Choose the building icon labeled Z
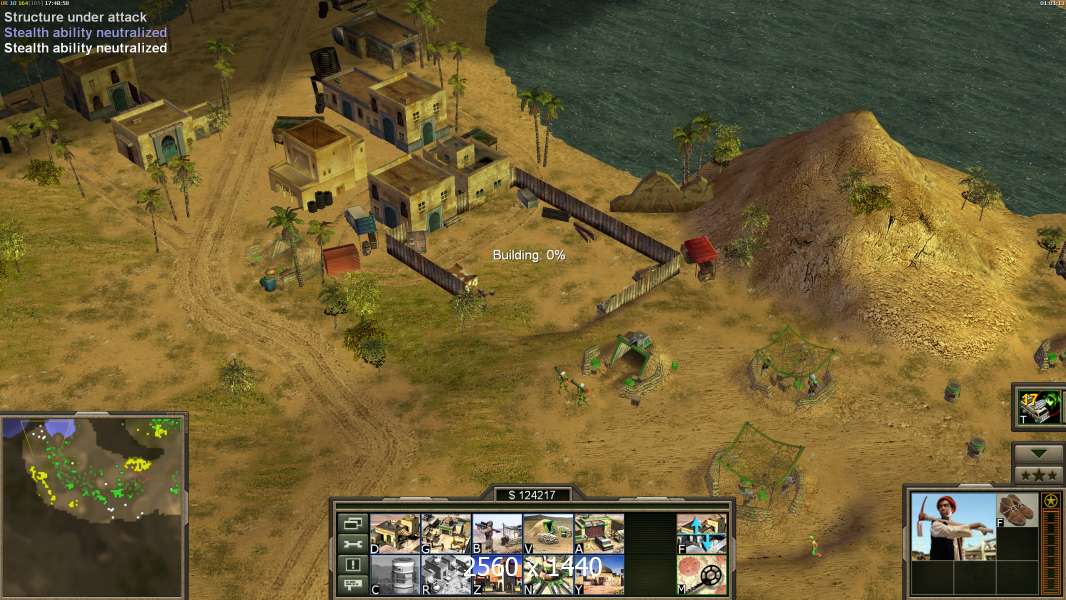 [497, 574]
